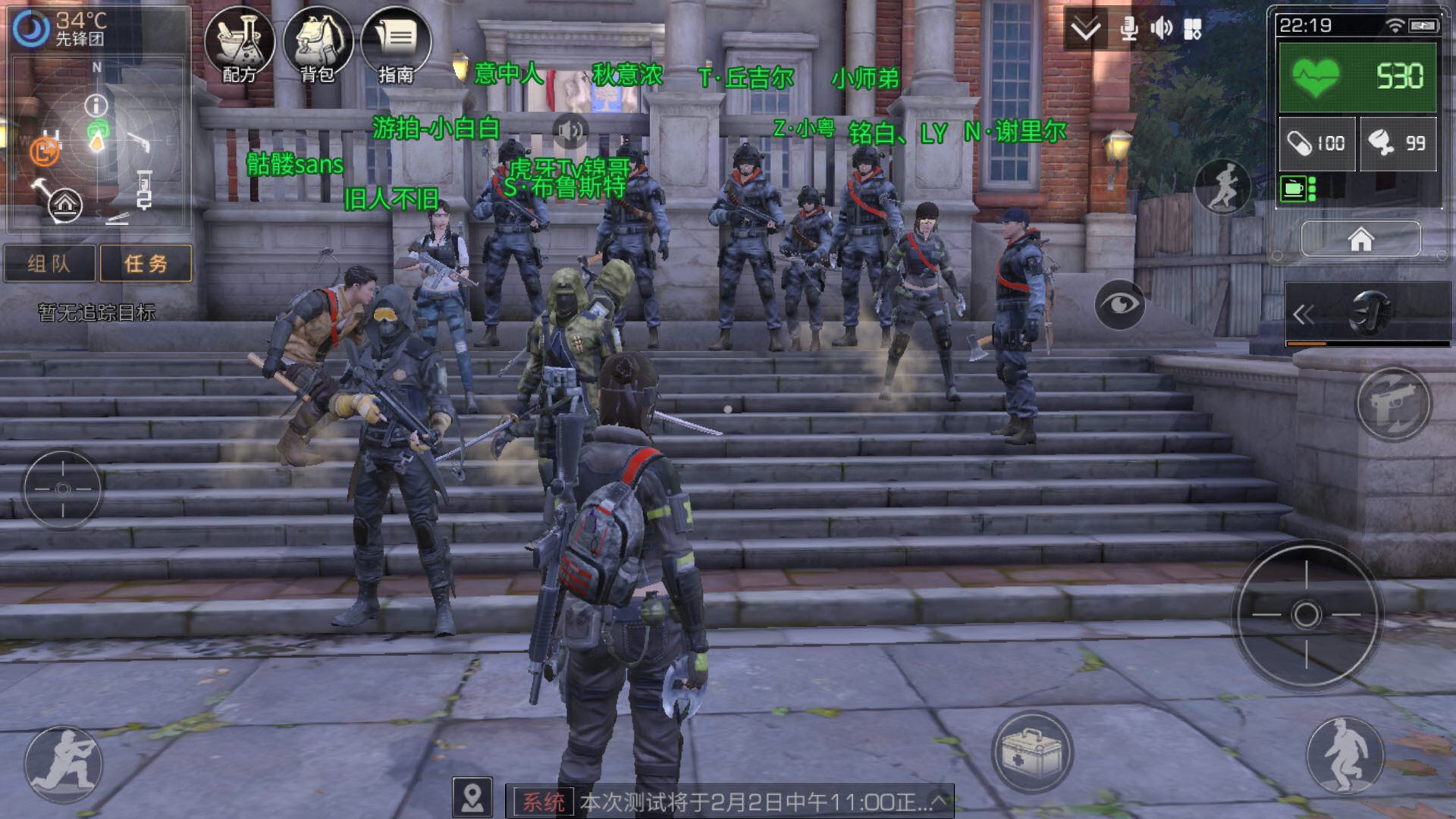Switch to the 任务 quest tab

pyautogui.click(x=146, y=263)
